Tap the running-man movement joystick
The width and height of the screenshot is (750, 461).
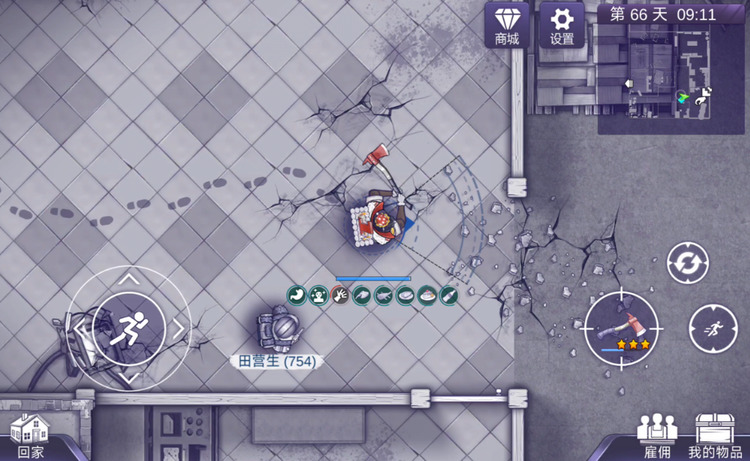[128, 325]
